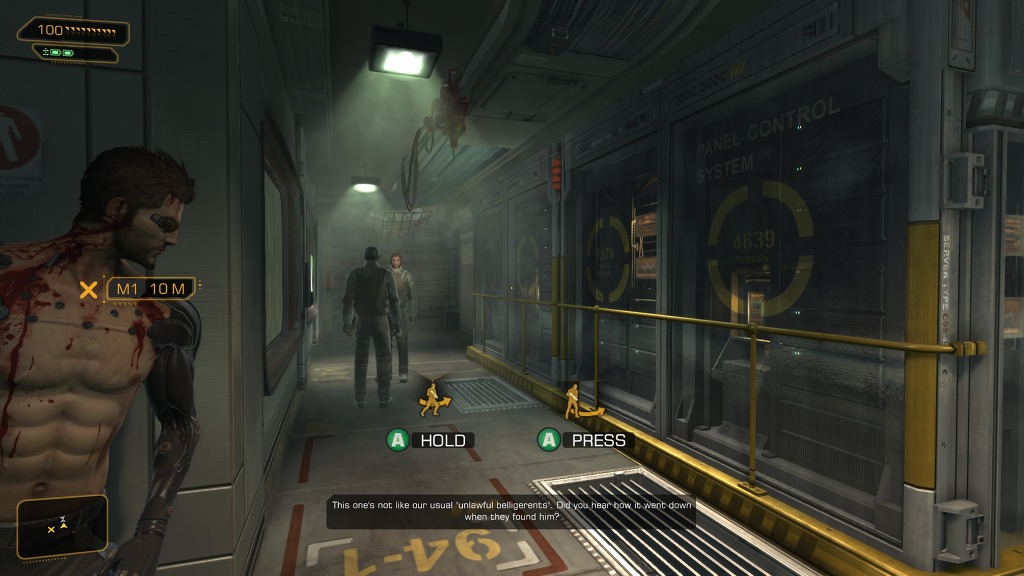Image resolution: width=1024 pixels, height=576 pixels.
Task: Click the cover-move icon above HOLD
Action: coord(434,398)
